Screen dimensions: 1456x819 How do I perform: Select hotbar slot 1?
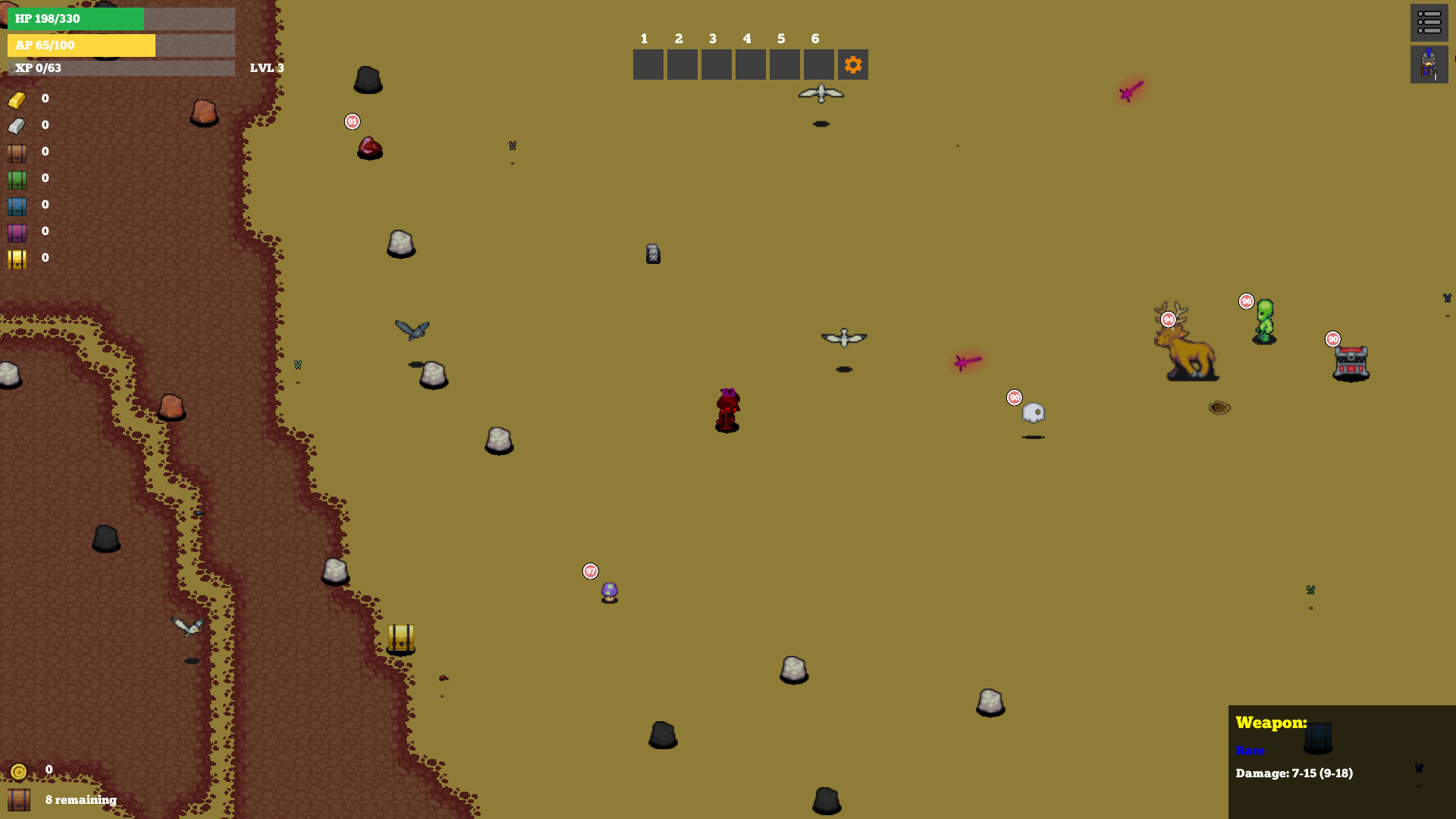tap(648, 64)
